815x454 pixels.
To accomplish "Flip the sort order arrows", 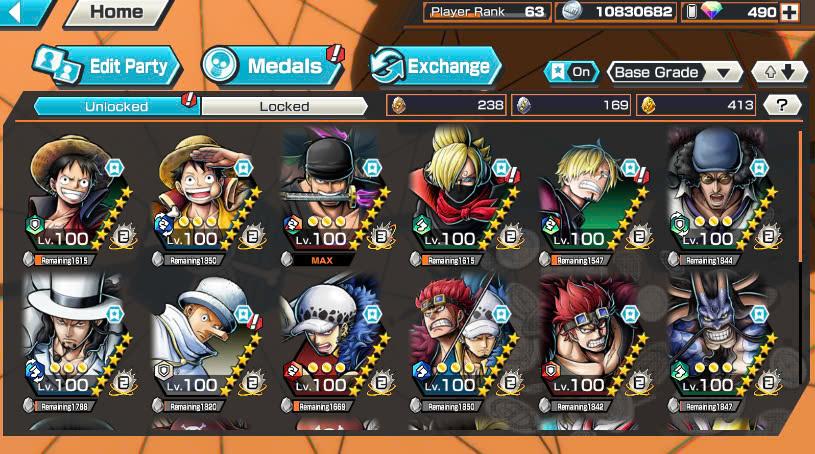I will click(x=780, y=72).
